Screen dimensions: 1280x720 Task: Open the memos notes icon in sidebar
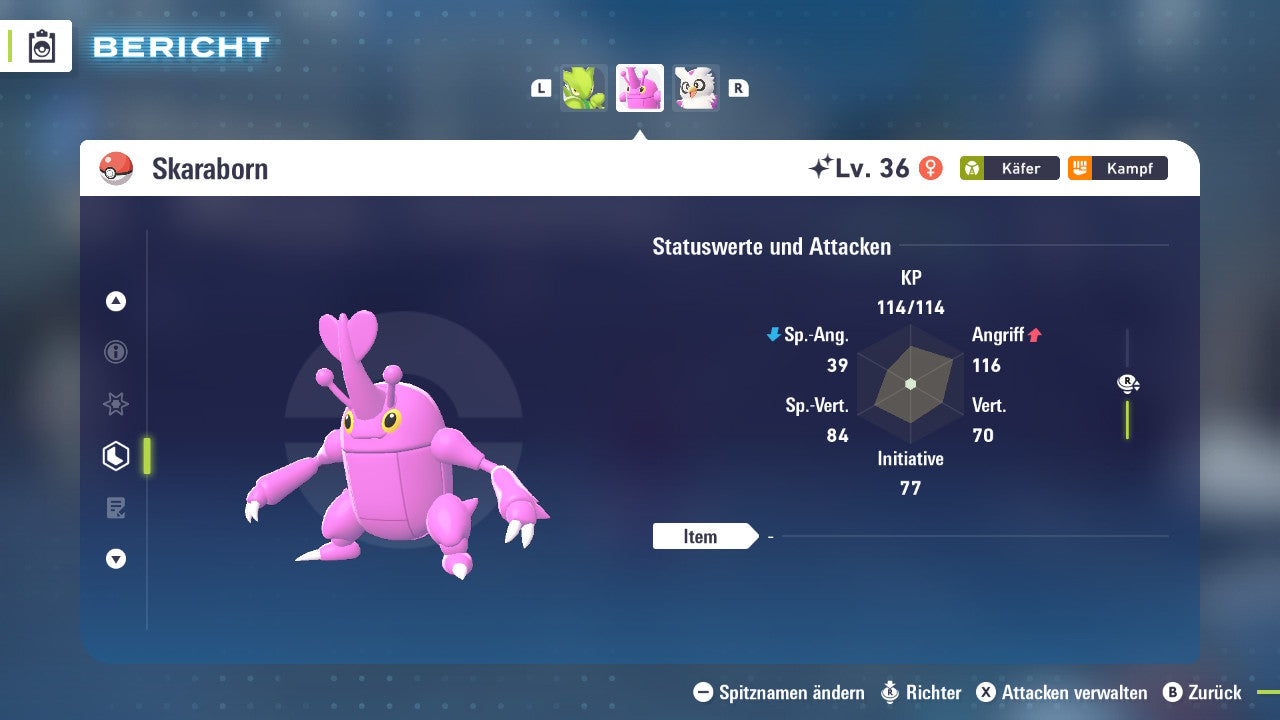pyautogui.click(x=115, y=508)
